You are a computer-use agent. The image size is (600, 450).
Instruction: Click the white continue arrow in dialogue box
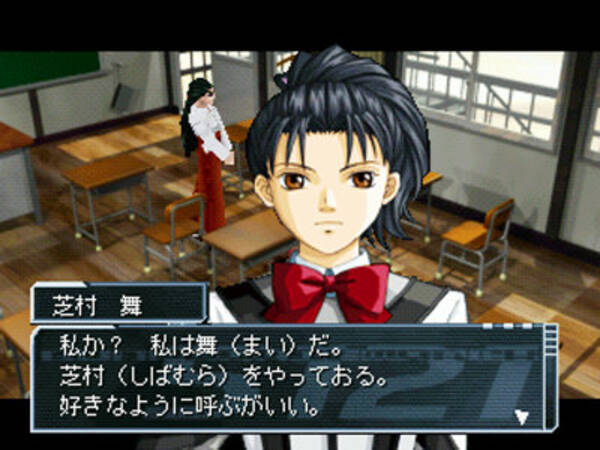pos(520,415)
